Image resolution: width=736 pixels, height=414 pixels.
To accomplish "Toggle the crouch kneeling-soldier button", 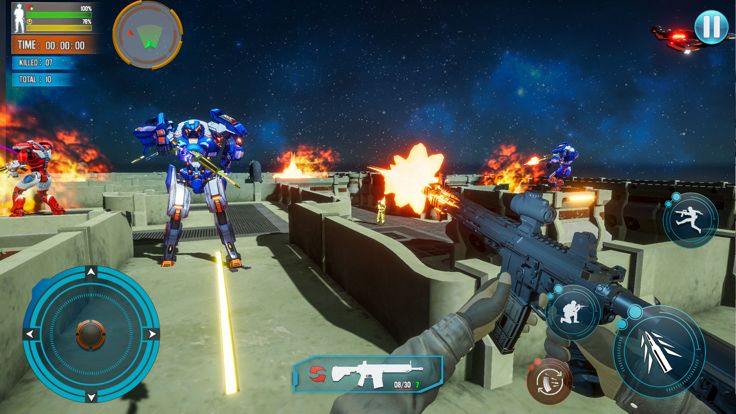I will (x=573, y=311).
